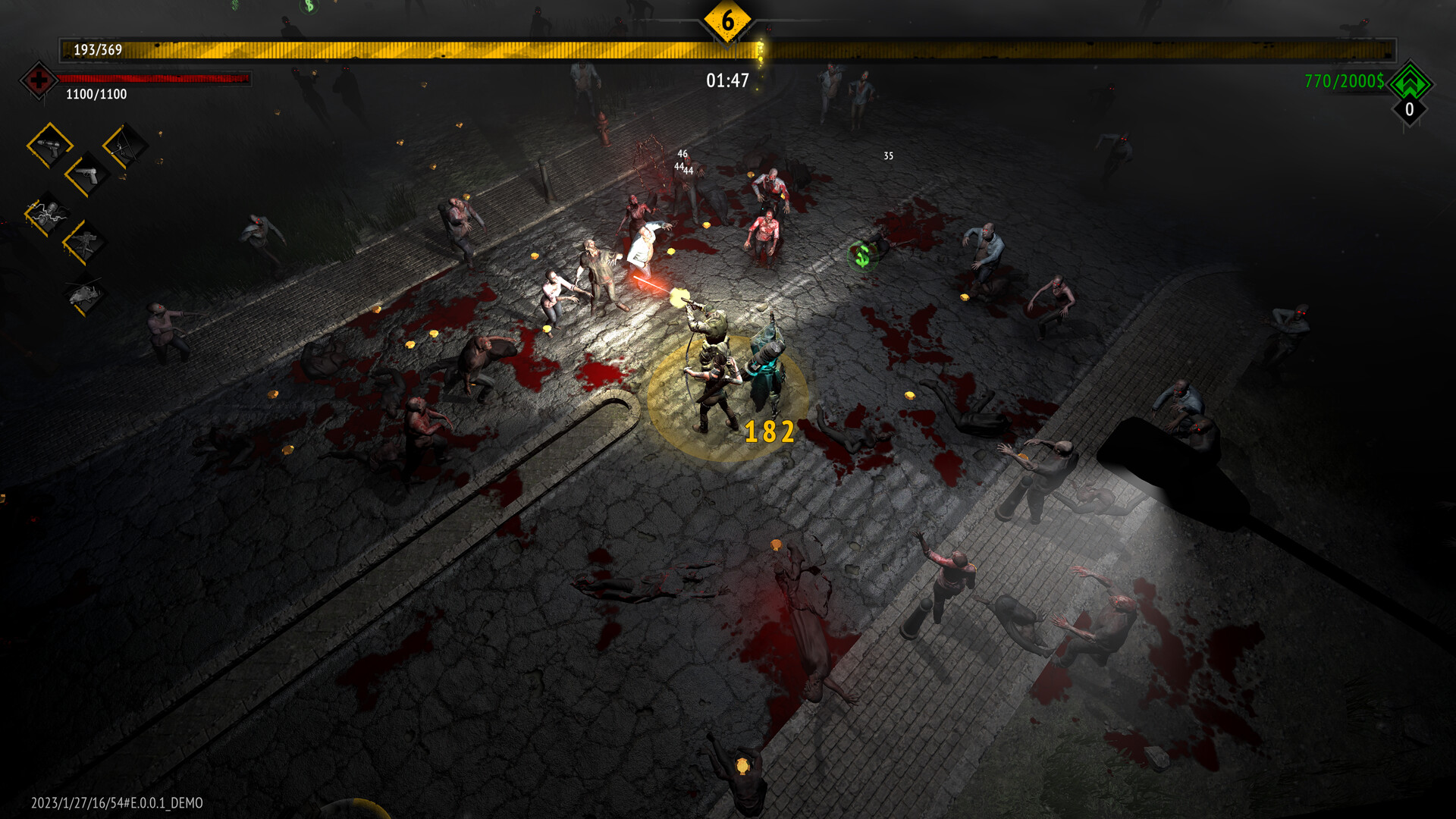The height and width of the screenshot is (819, 1456).
Task: Click the 1100/1100 health text
Action: [x=96, y=96]
